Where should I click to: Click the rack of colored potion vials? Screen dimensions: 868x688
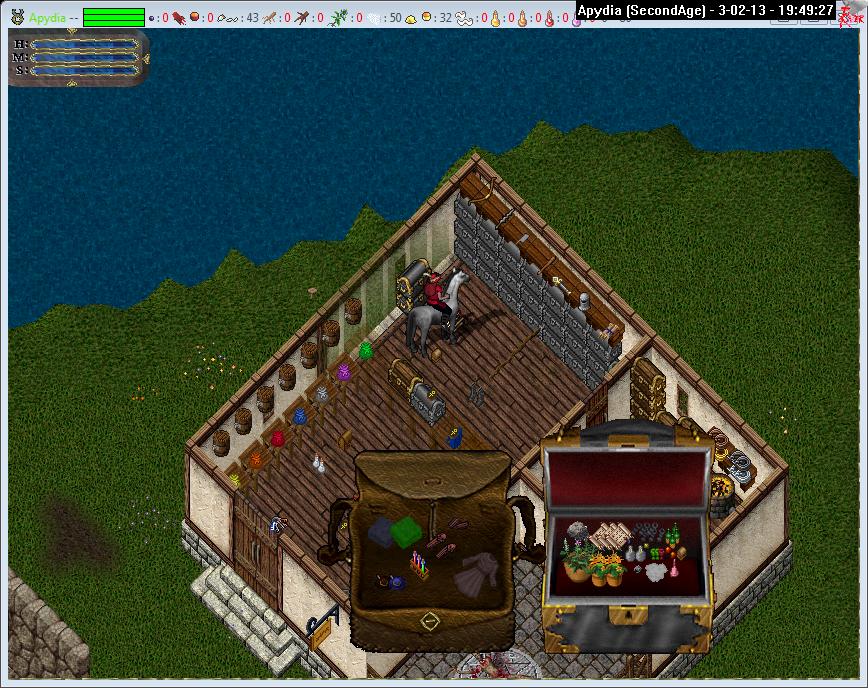(x=419, y=568)
